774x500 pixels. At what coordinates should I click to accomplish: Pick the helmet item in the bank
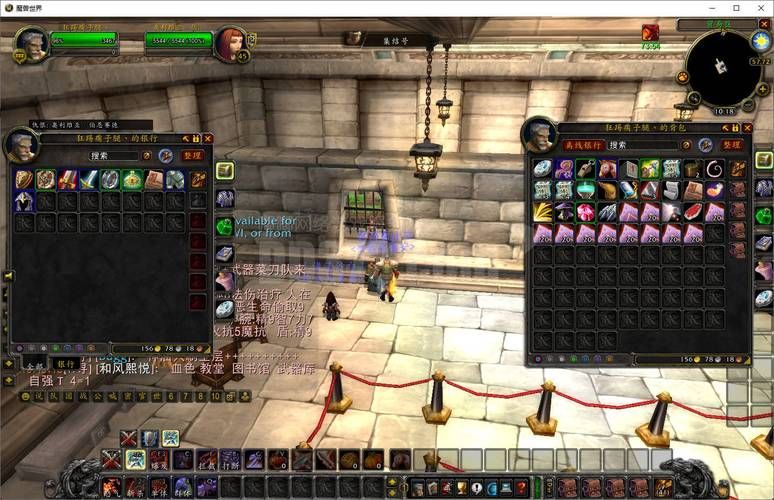point(24,201)
